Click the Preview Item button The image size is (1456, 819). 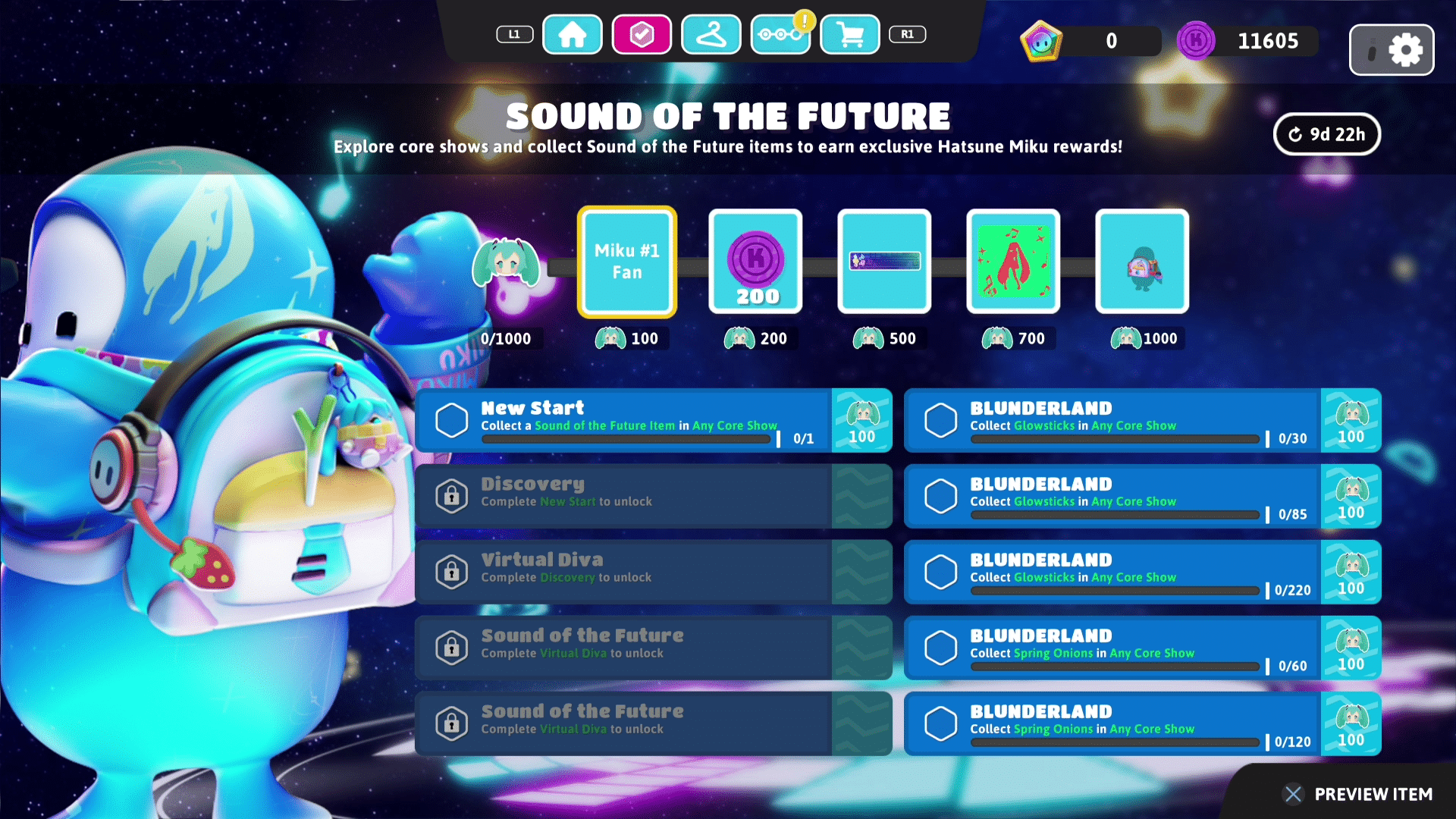[1356, 795]
